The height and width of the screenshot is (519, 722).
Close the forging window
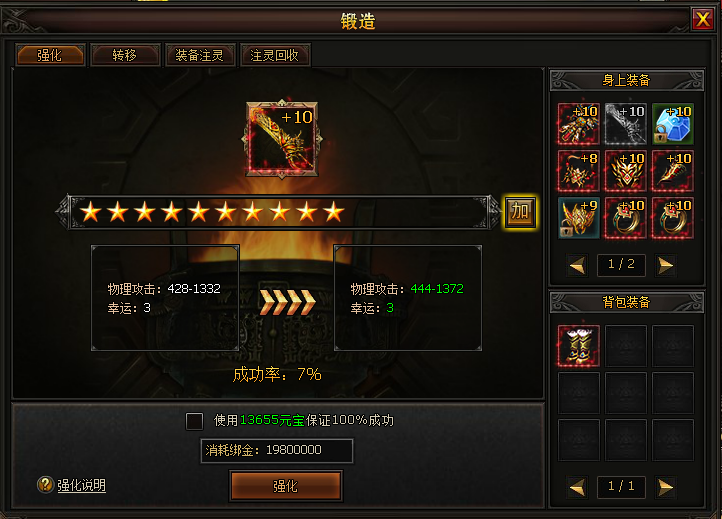pyautogui.click(x=703, y=19)
